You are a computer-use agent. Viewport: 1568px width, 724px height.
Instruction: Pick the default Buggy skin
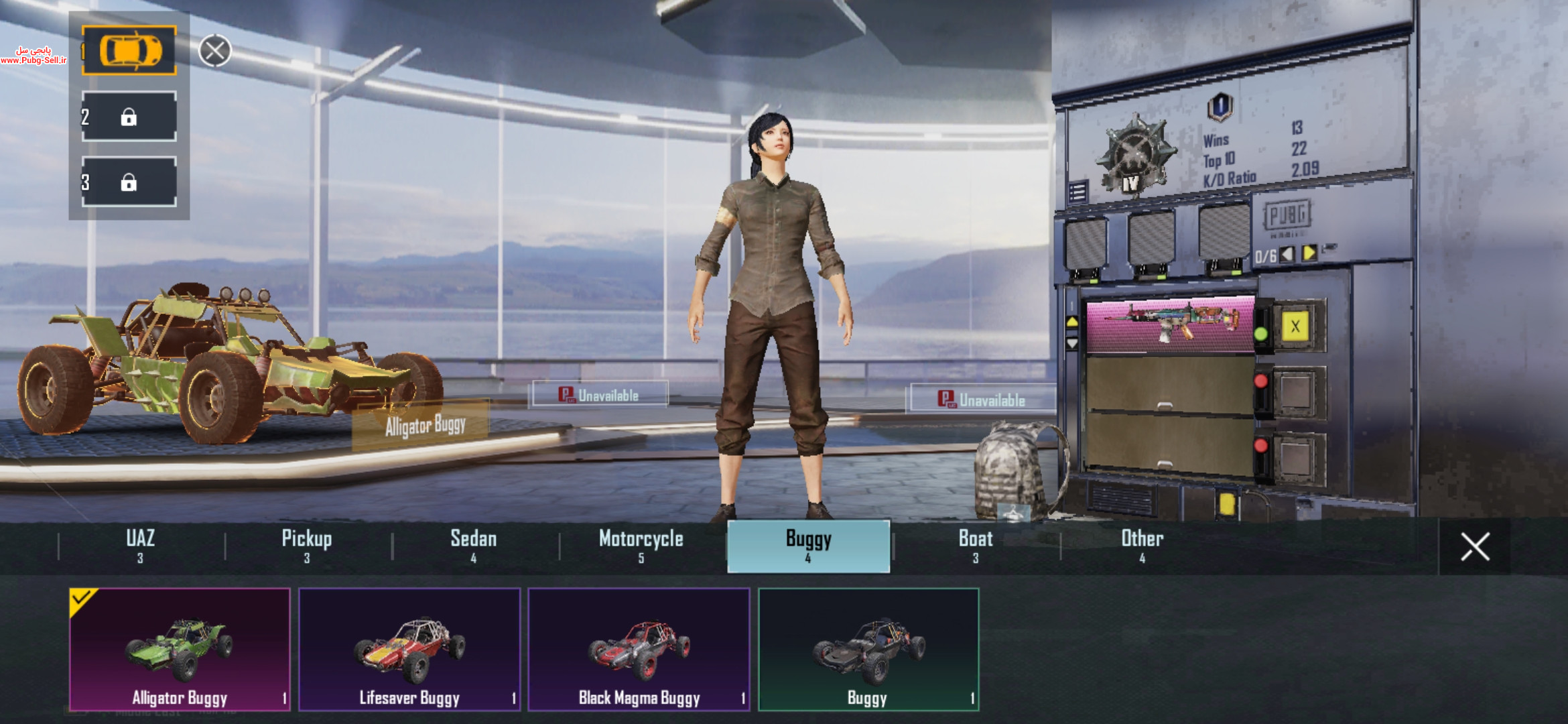click(x=868, y=649)
